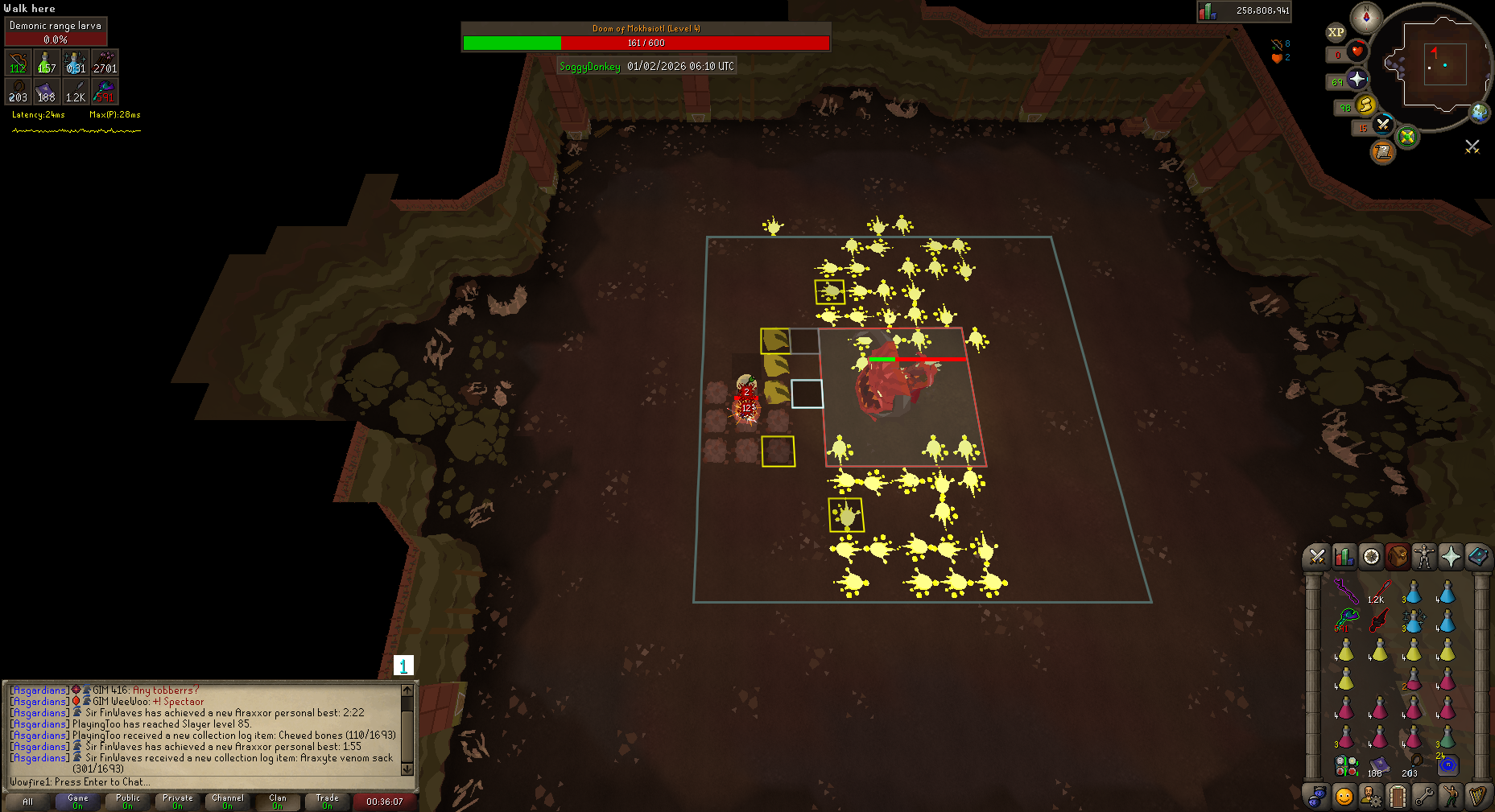This screenshot has height=812, width=1495.
Task: Open the world map globe
Action: point(1480,113)
